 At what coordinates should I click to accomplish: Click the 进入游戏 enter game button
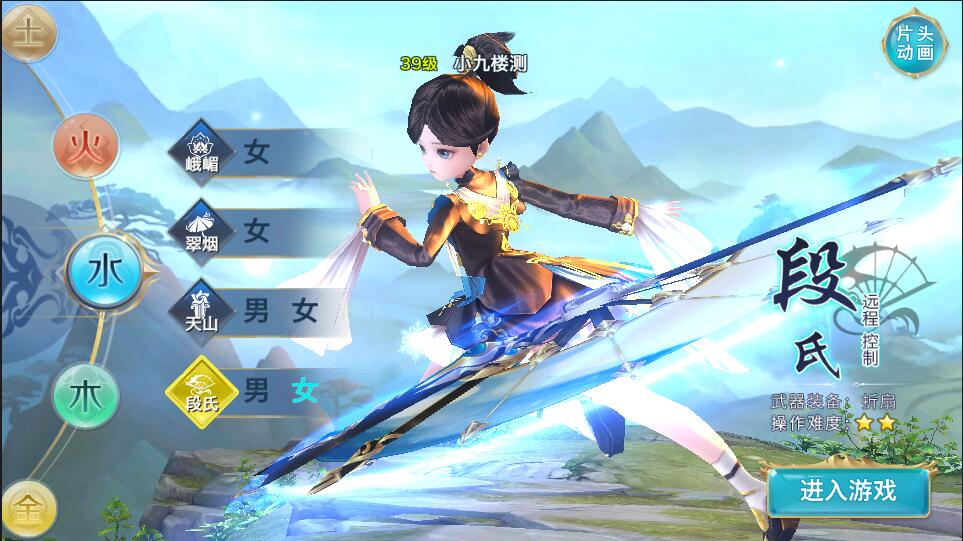click(848, 490)
